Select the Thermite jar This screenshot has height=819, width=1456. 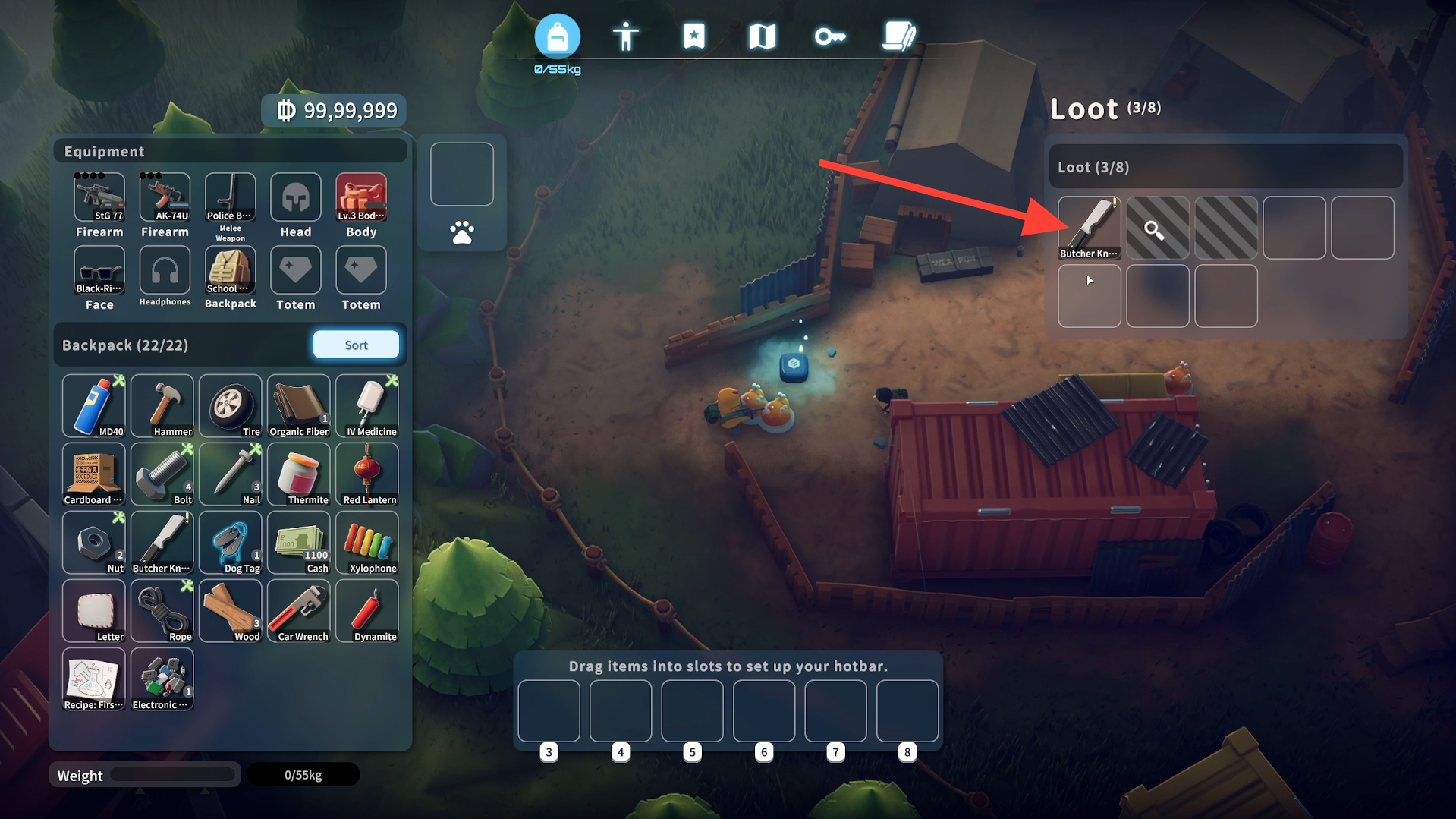[x=299, y=474]
